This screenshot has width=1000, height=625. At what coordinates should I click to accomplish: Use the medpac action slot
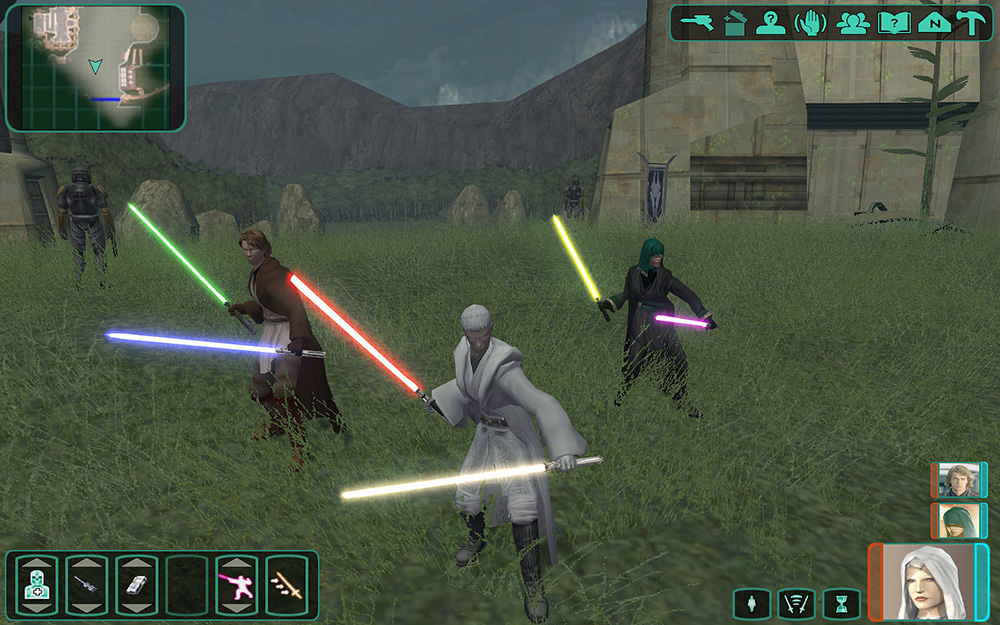[36, 585]
